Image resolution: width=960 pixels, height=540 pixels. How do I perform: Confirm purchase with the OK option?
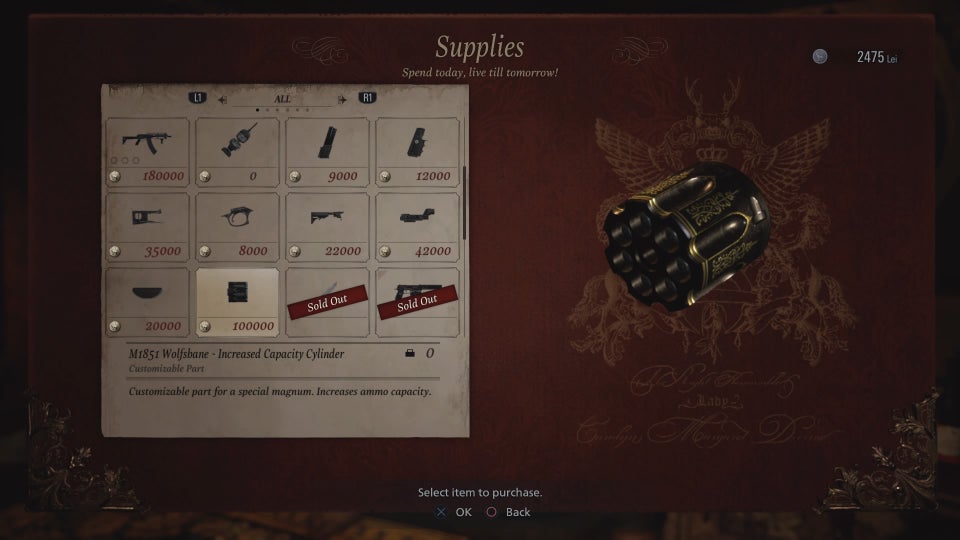[x=454, y=512]
